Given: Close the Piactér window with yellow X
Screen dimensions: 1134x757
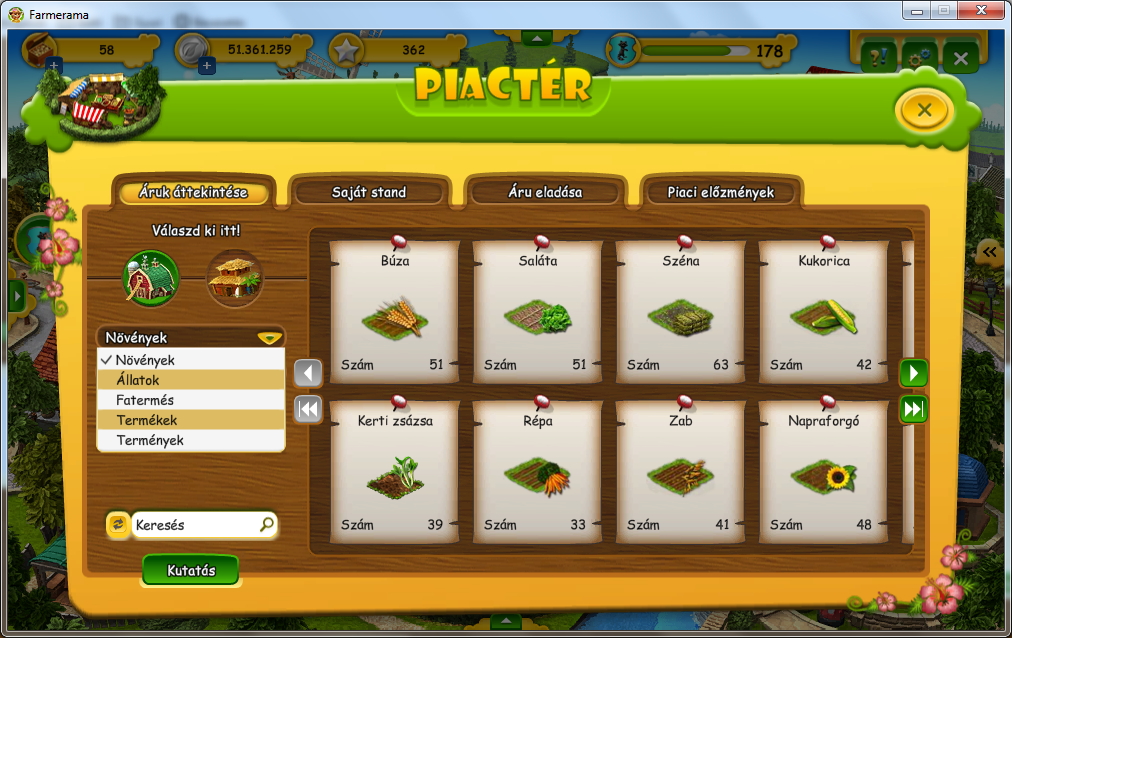Looking at the screenshot, I should pyautogui.click(x=923, y=110).
